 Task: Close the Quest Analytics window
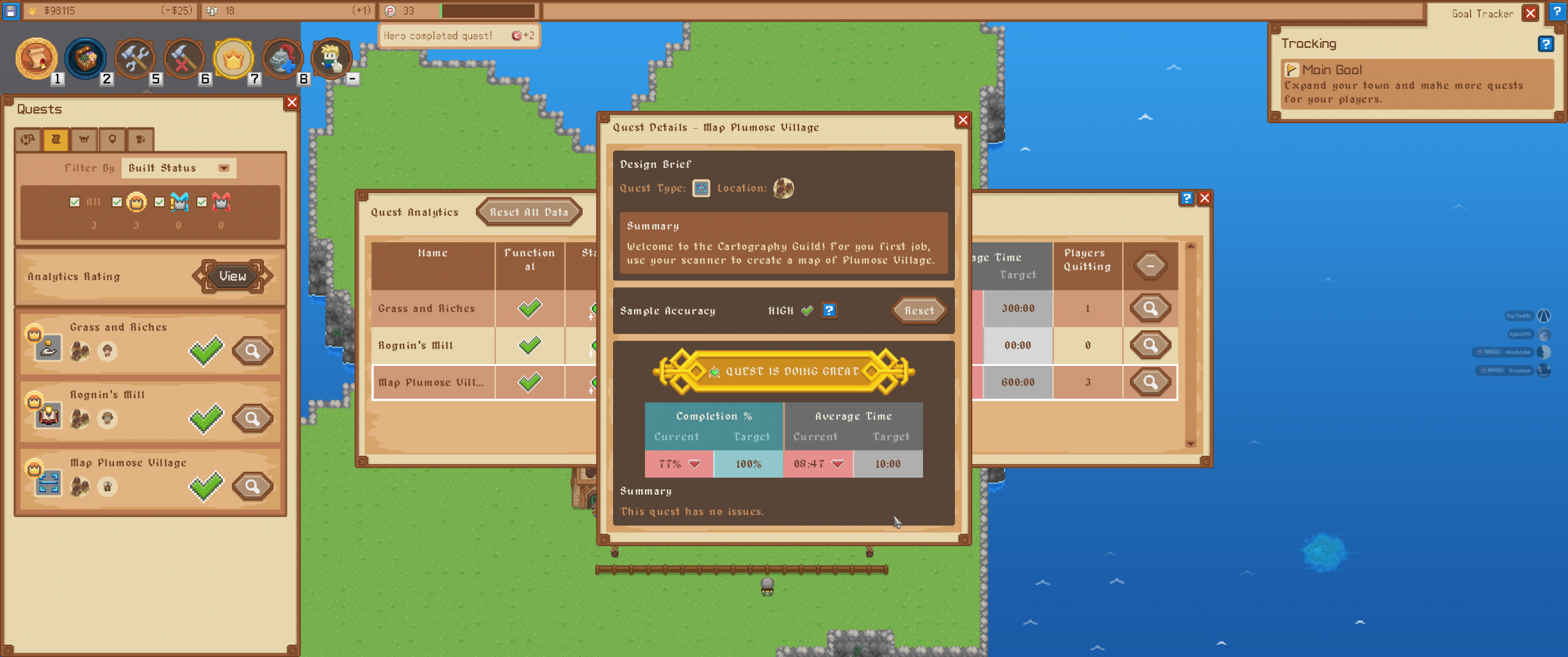[1204, 198]
